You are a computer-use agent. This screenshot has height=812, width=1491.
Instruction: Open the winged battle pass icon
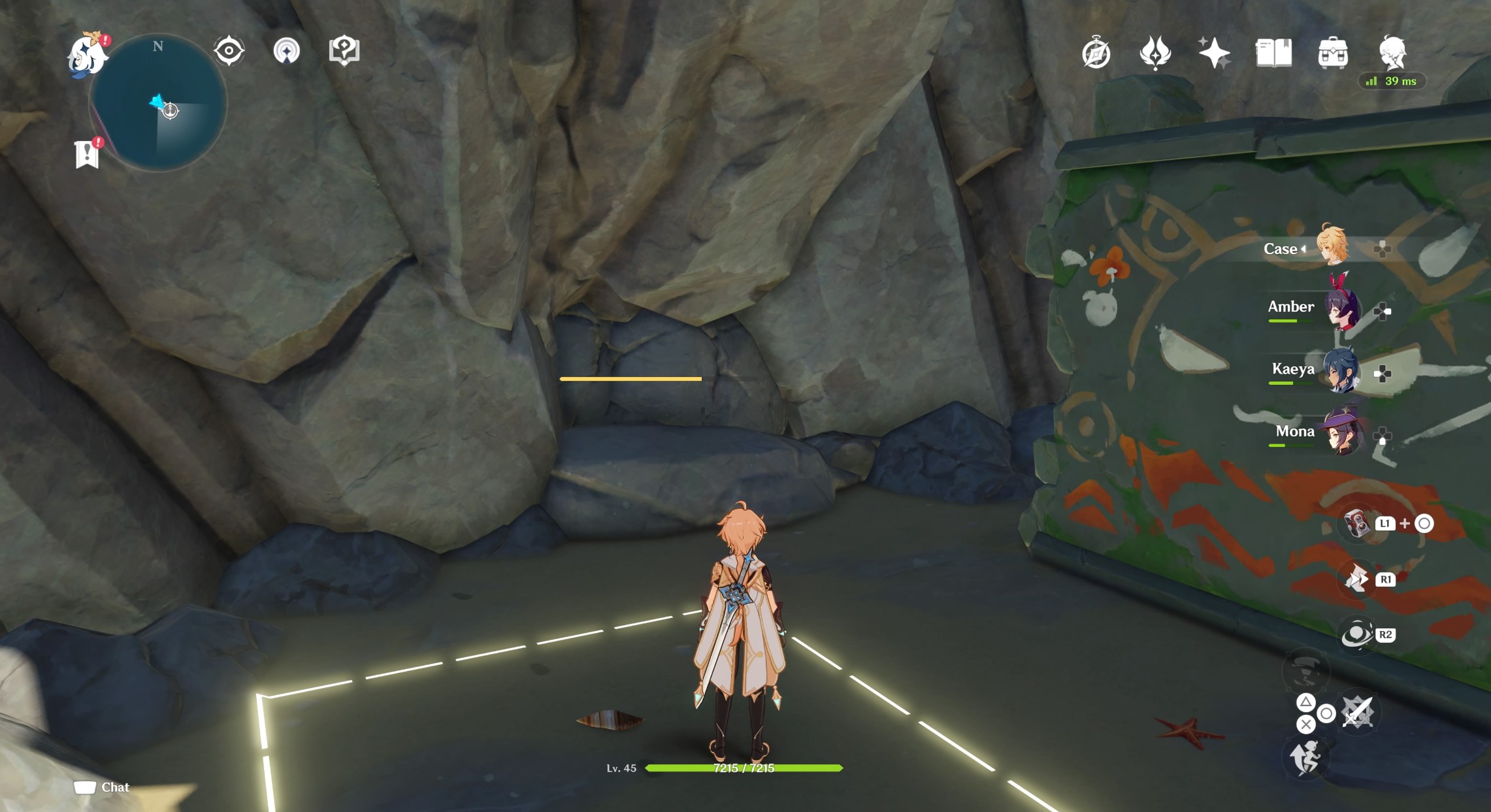(1155, 53)
